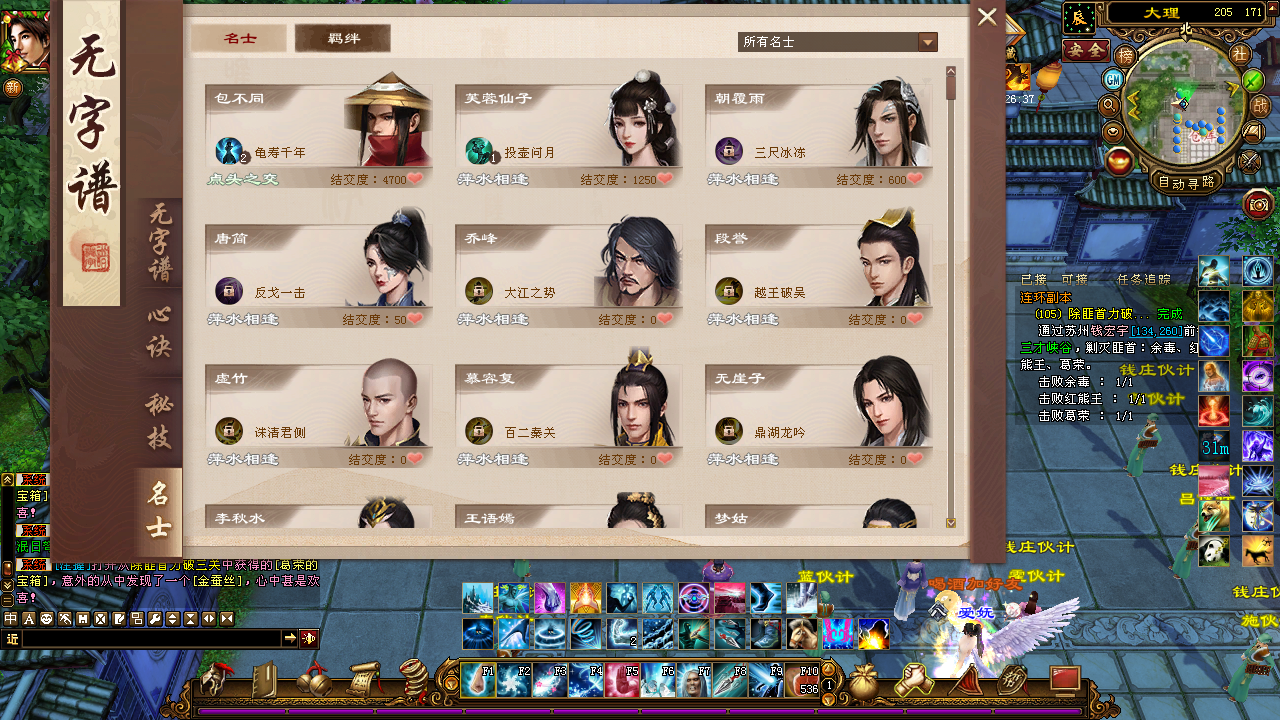Switch to the 羁绊 tab

tap(343, 39)
